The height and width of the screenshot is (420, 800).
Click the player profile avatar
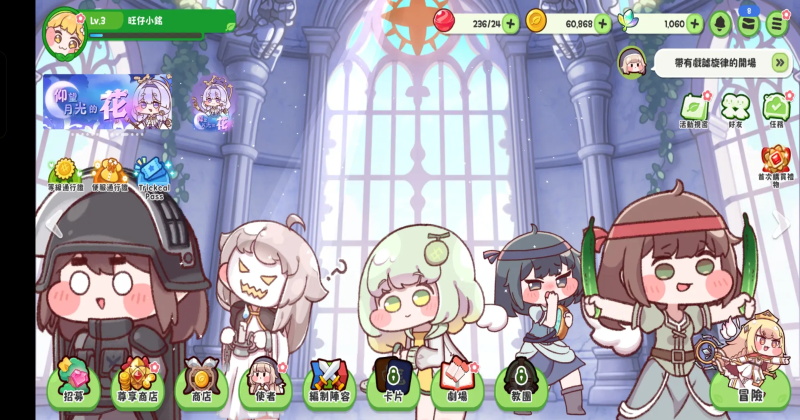(x=63, y=31)
